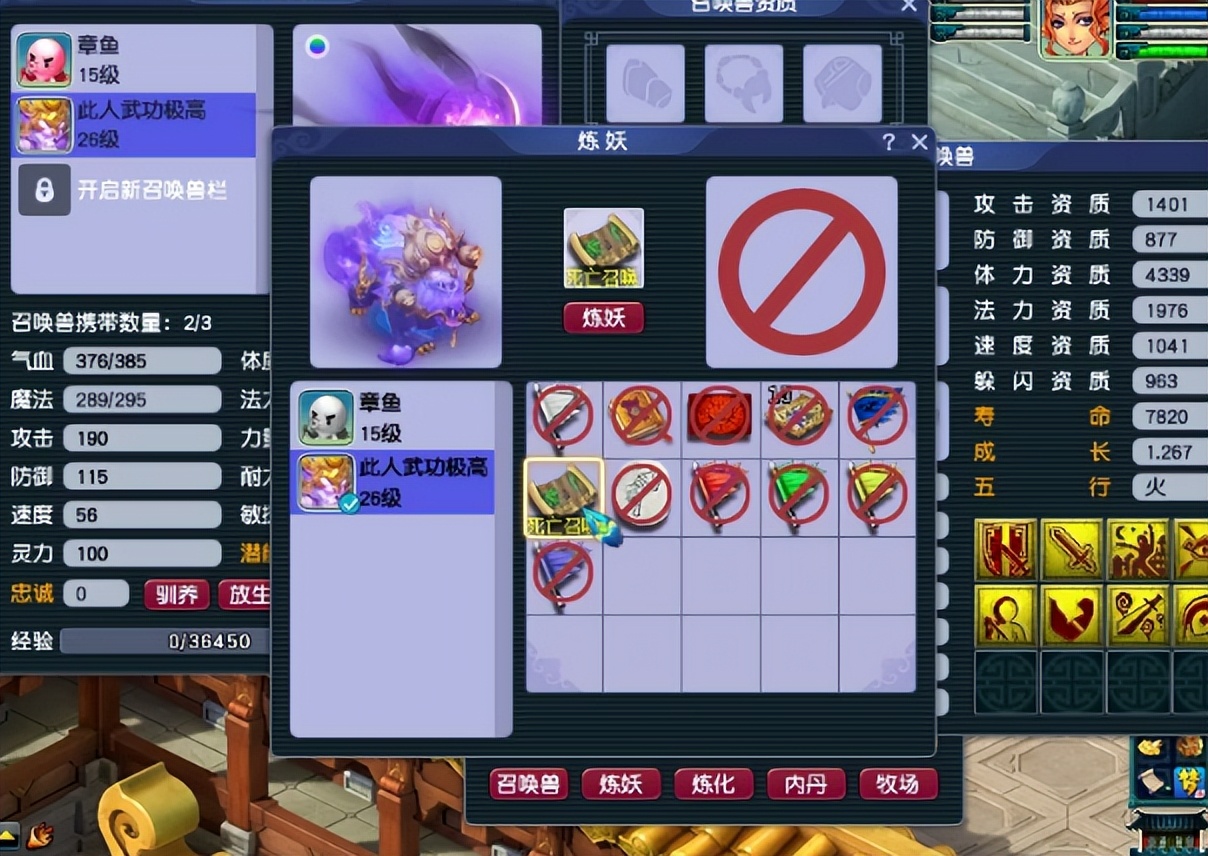The height and width of the screenshot is (856, 1208).
Task: Switch to the 召唤兽 tab
Action: [529, 785]
